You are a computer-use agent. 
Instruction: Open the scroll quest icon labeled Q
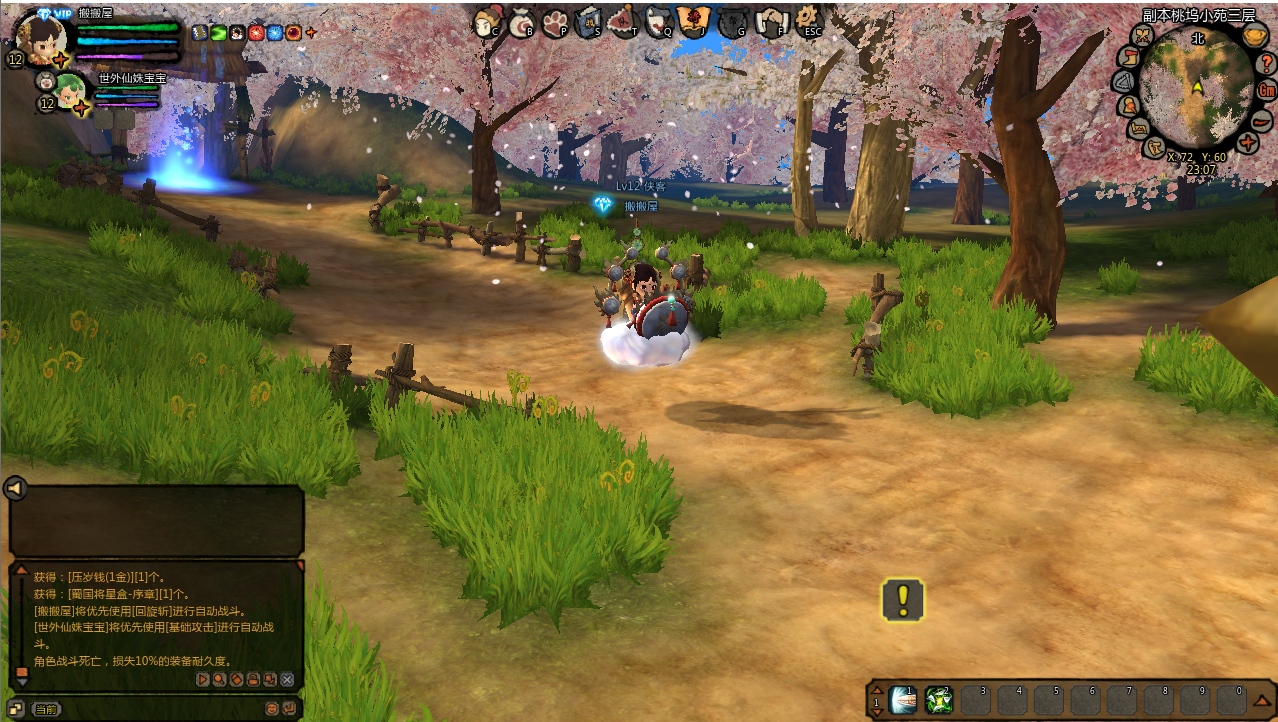(x=658, y=20)
